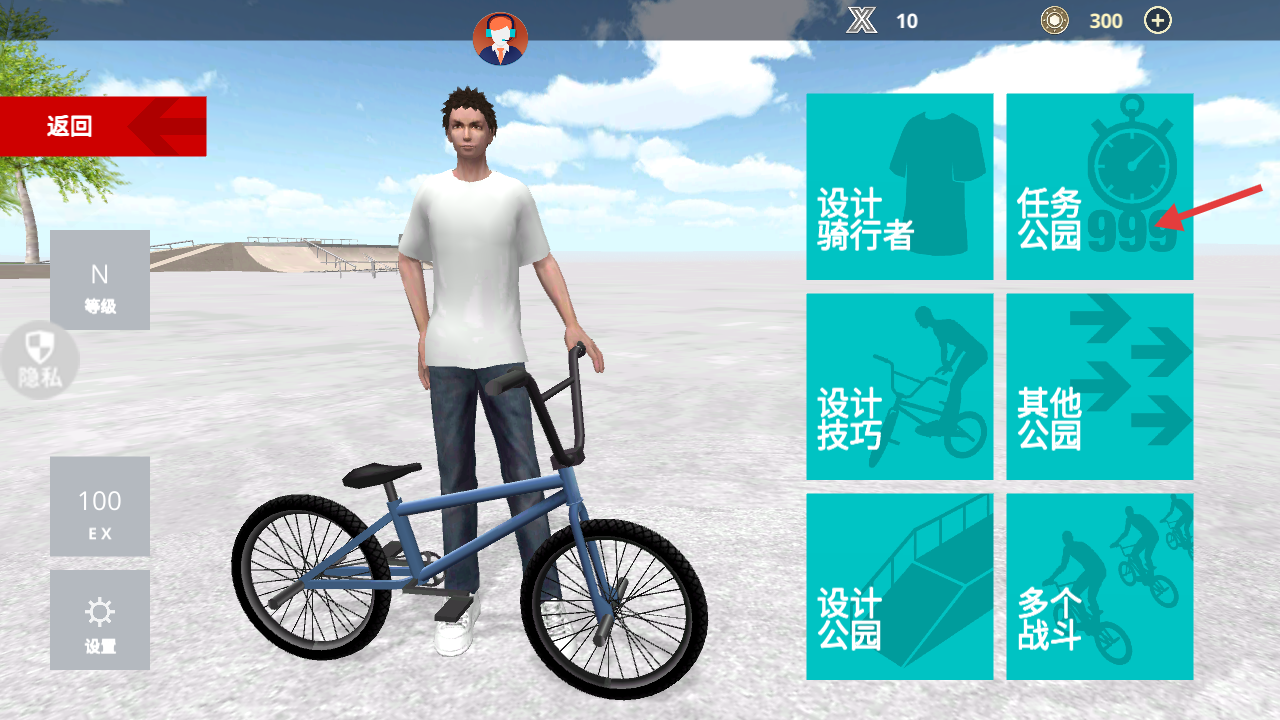Open the 设计技巧 trick design tile
The height and width of the screenshot is (720, 1280).
click(x=899, y=386)
